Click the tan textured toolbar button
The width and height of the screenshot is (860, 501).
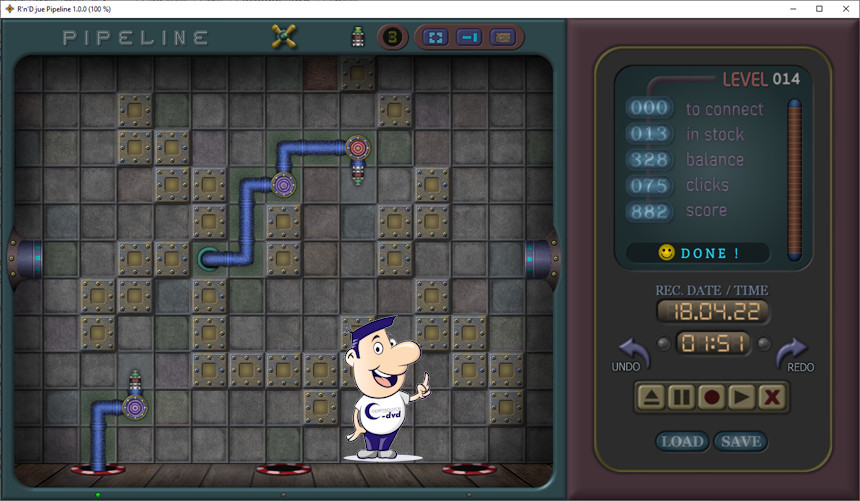pyautogui.click(x=502, y=38)
